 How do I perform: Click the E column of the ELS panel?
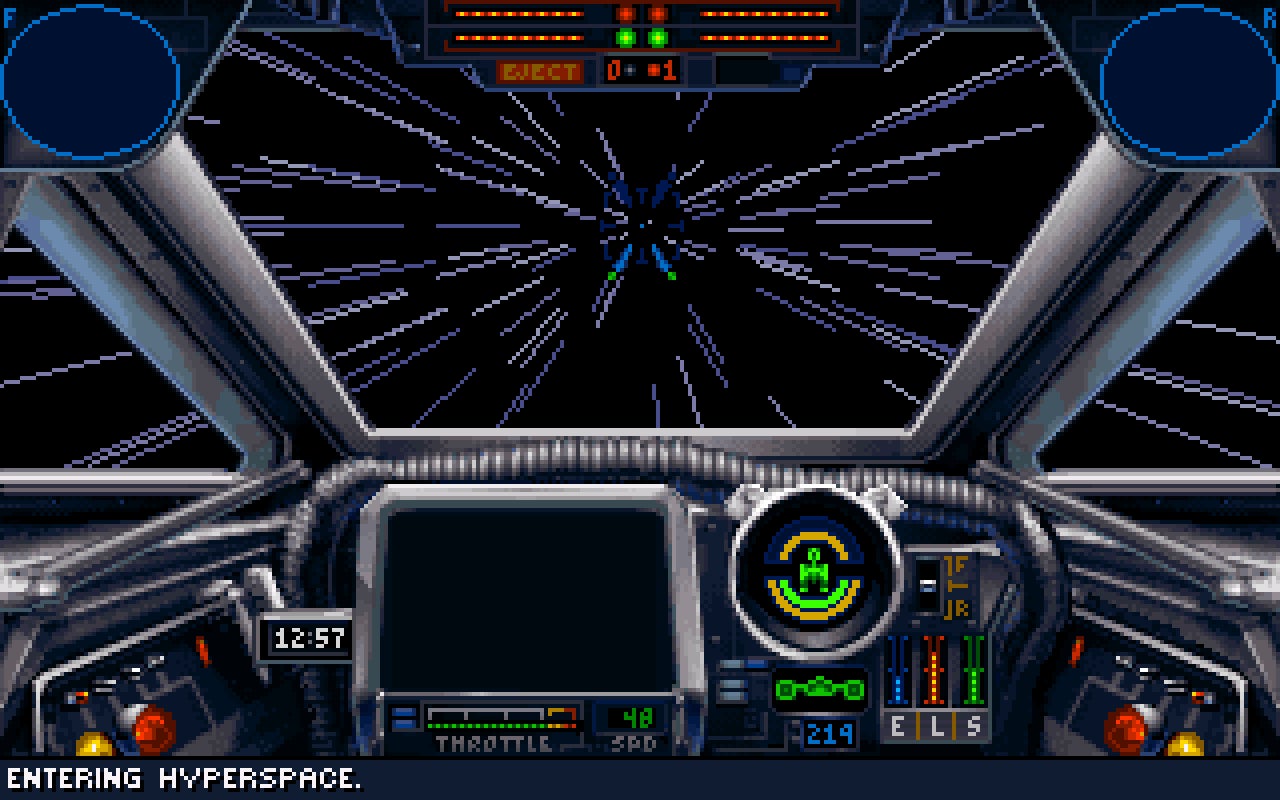coord(897,680)
